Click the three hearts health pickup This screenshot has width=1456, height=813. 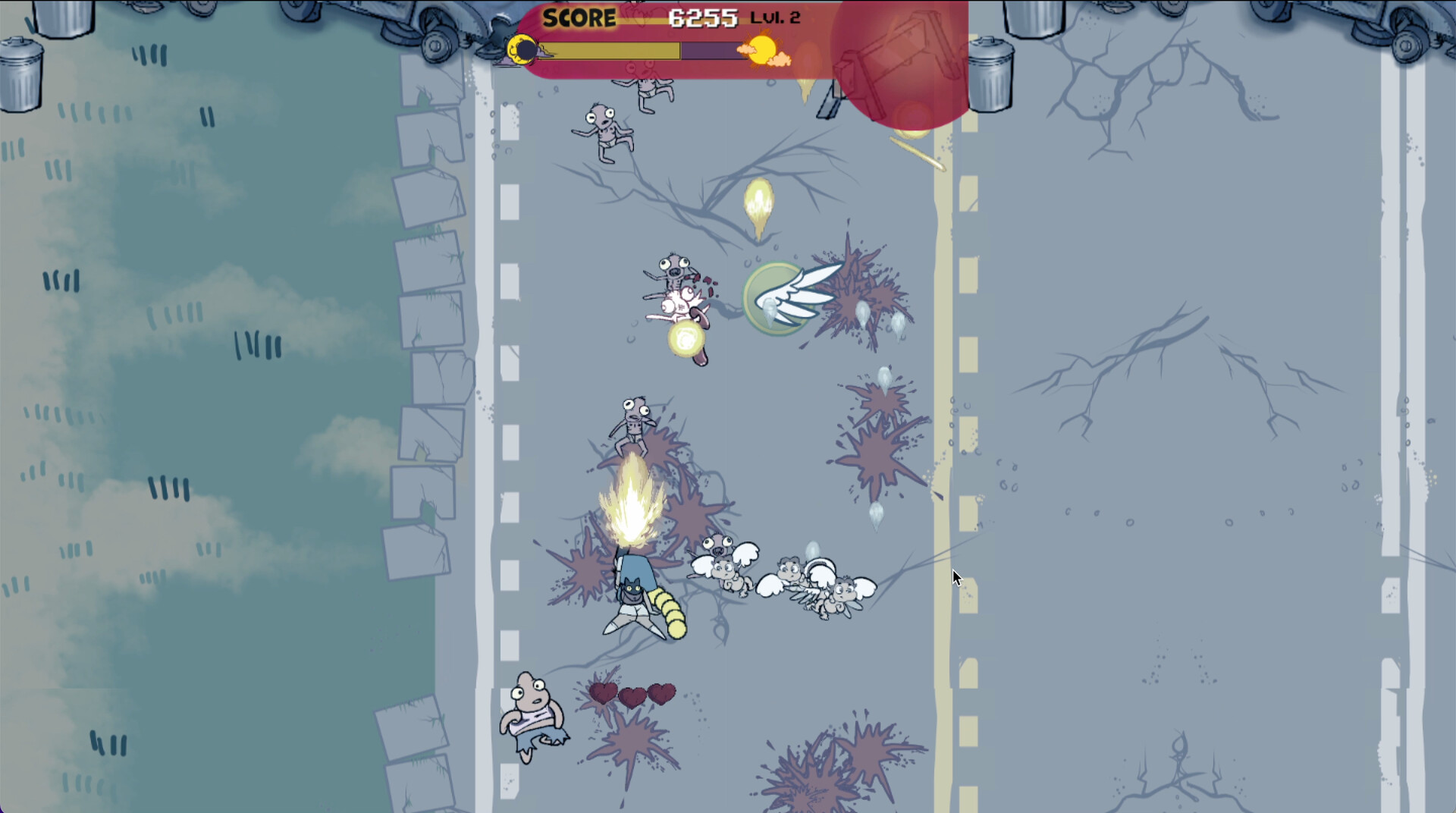coord(631,695)
